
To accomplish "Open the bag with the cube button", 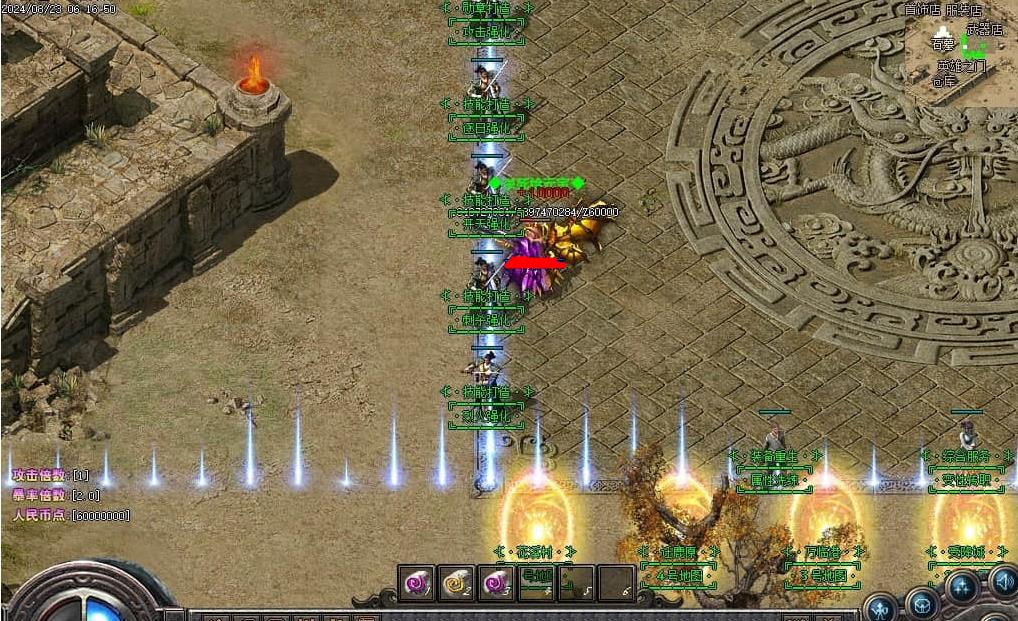I will click(922, 604).
